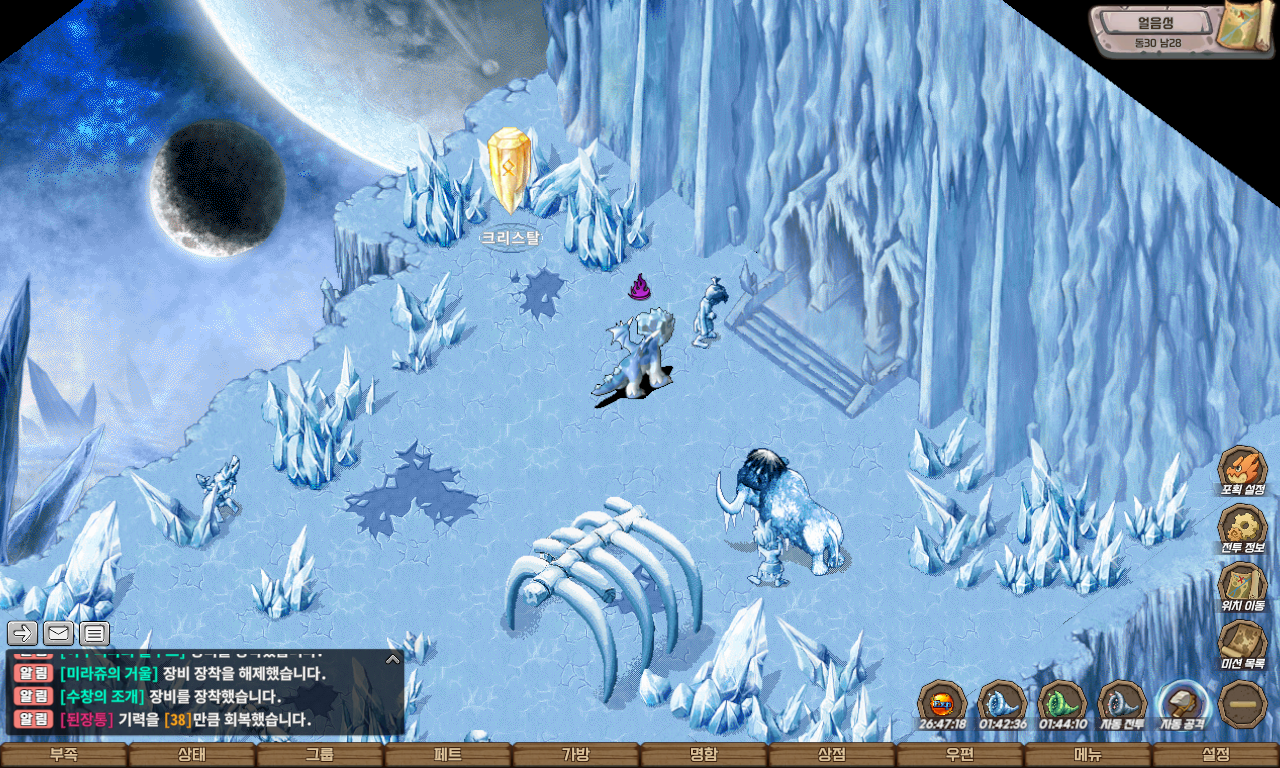Open the 명함 (Name card) menu
The width and height of the screenshot is (1280, 768).
(704, 755)
